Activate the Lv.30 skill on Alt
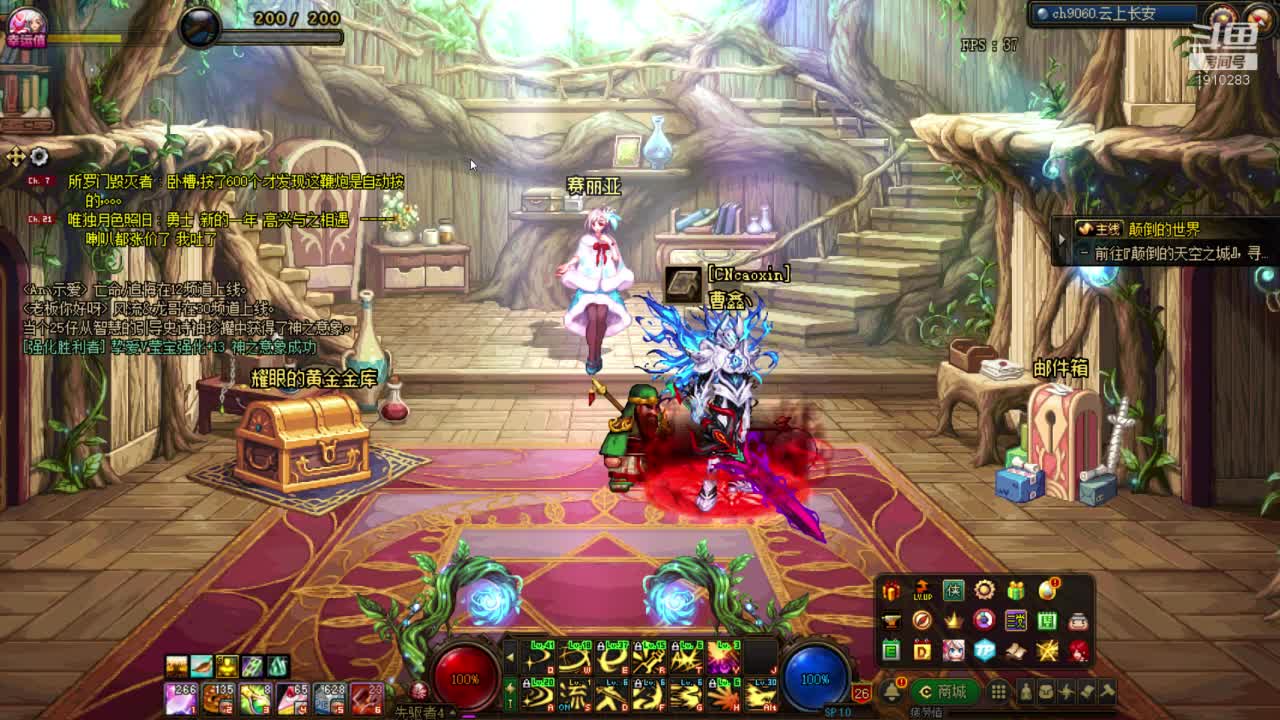The width and height of the screenshot is (1280, 720). (760, 693)
